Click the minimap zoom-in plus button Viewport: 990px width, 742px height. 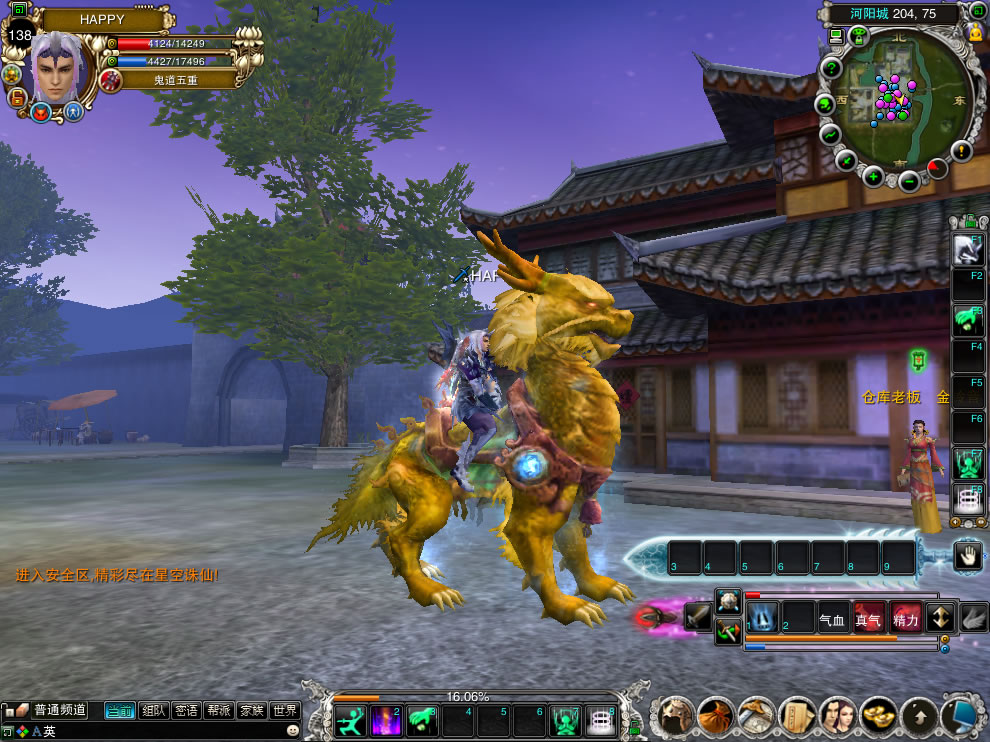click(x=873, y=177)
